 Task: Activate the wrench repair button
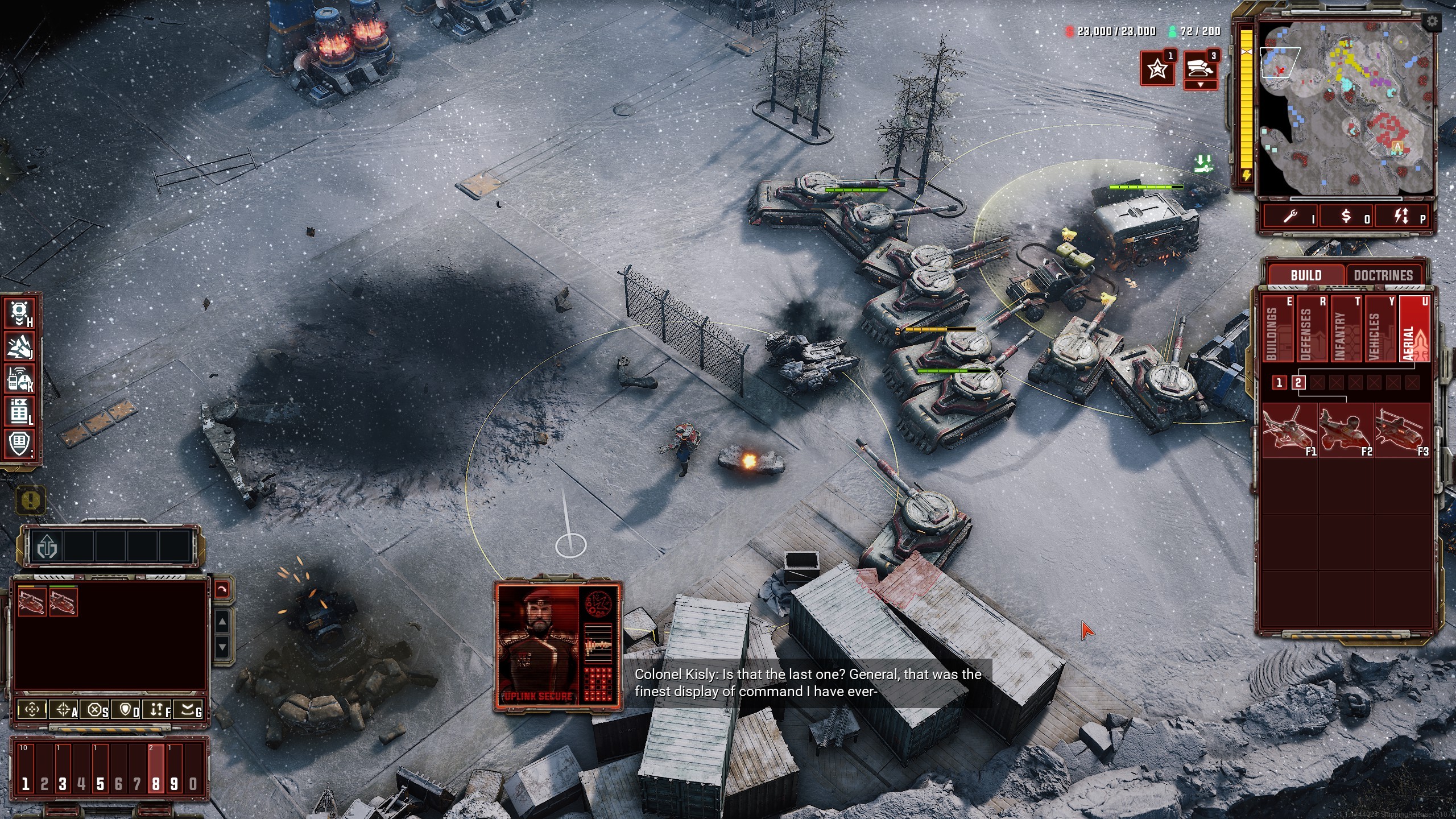coord(1292,216)
